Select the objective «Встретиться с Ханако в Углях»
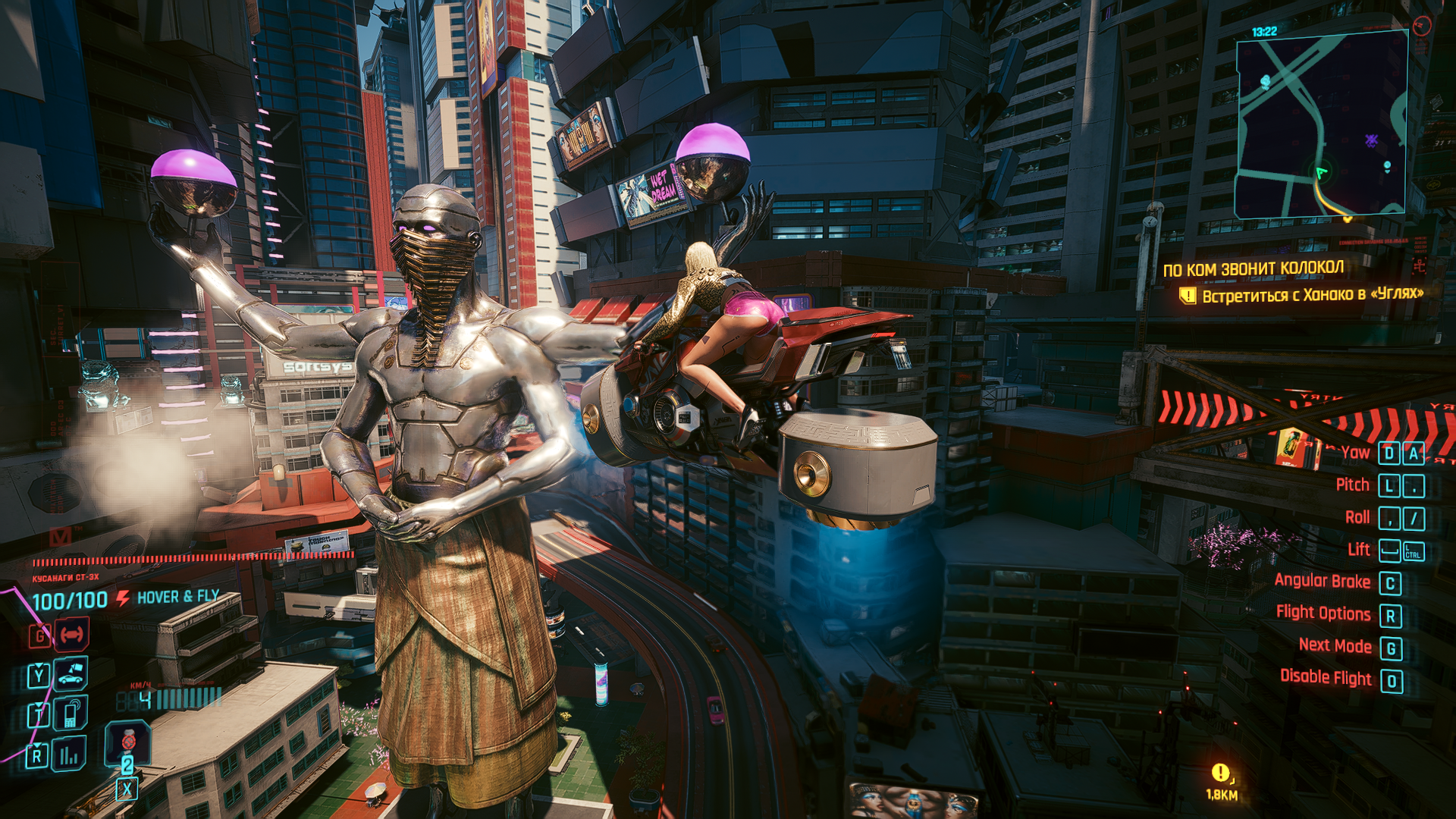Screen dimensions: 1456x819 [x=1312, y=294]
